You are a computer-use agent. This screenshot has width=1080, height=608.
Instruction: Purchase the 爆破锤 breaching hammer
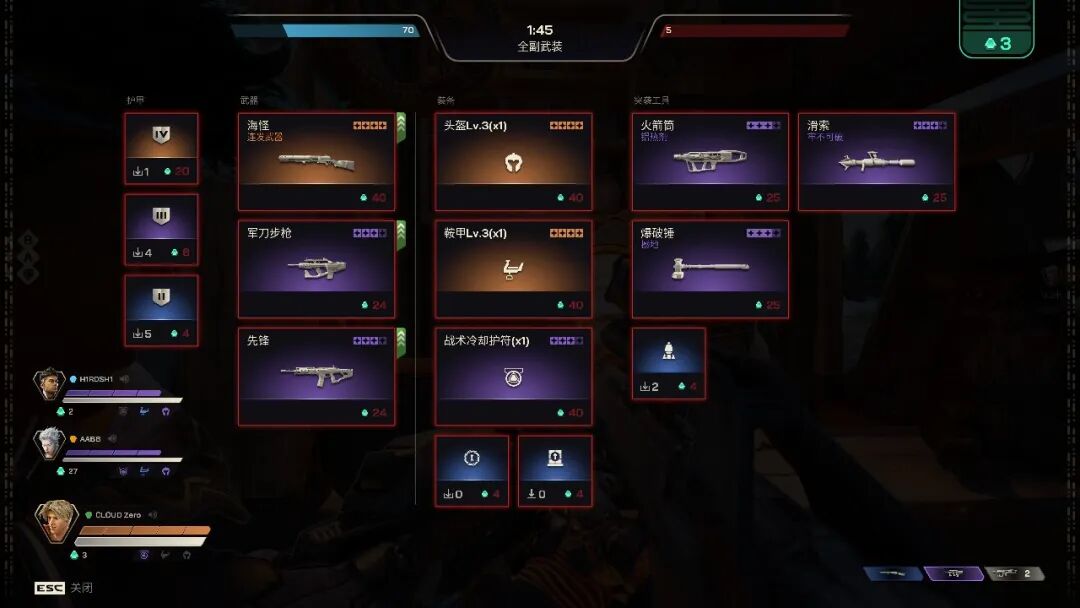coord(710,269)
